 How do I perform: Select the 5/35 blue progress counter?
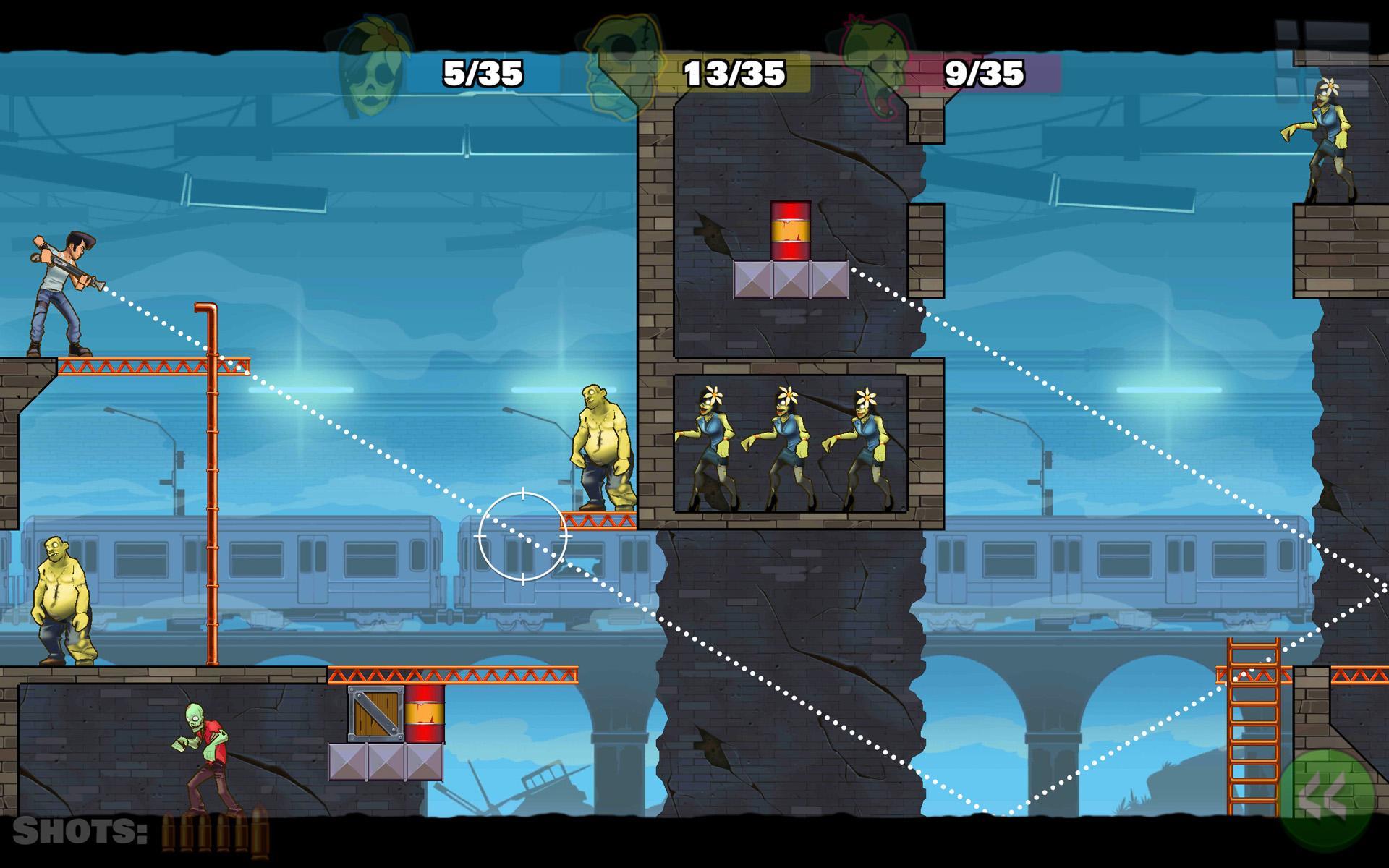(482, 71)
